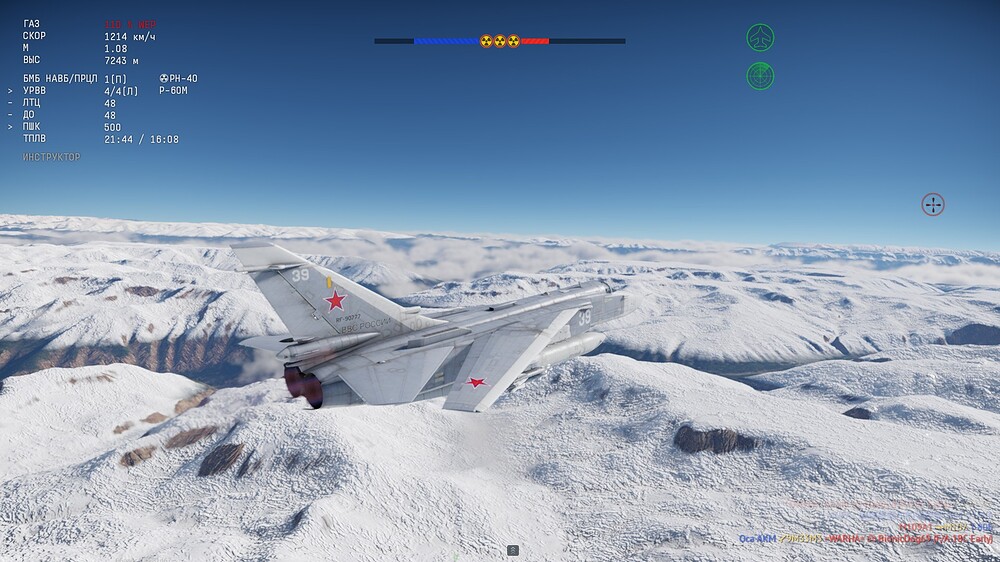The height and width of the screenshot is (562, 1000).
Task: Select the РН-40 nuclear bomb entry
Action: point(178,78)
